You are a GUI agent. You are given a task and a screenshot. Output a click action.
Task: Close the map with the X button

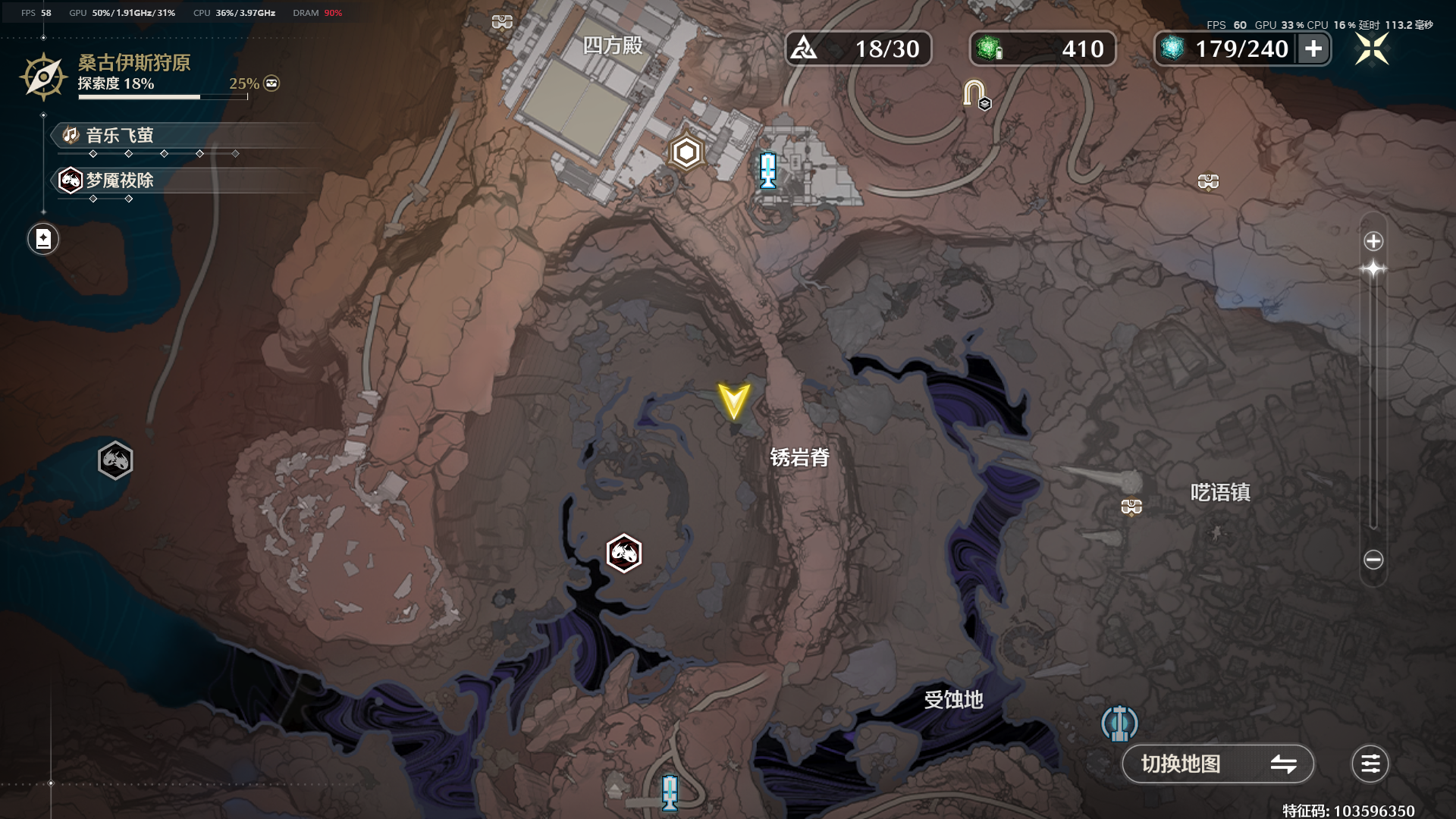click(1372, 49)
